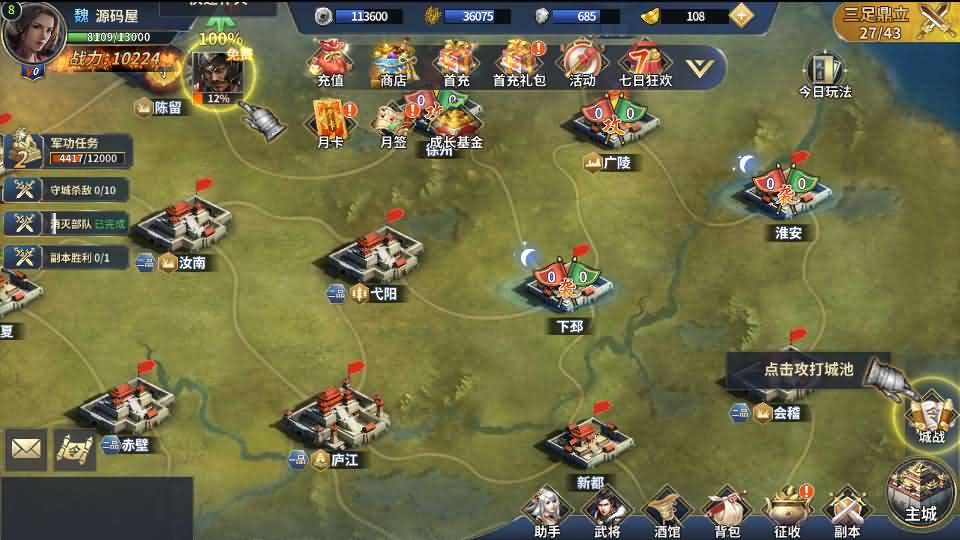Open the 七日狂欢 seven-day carnival

645,63
